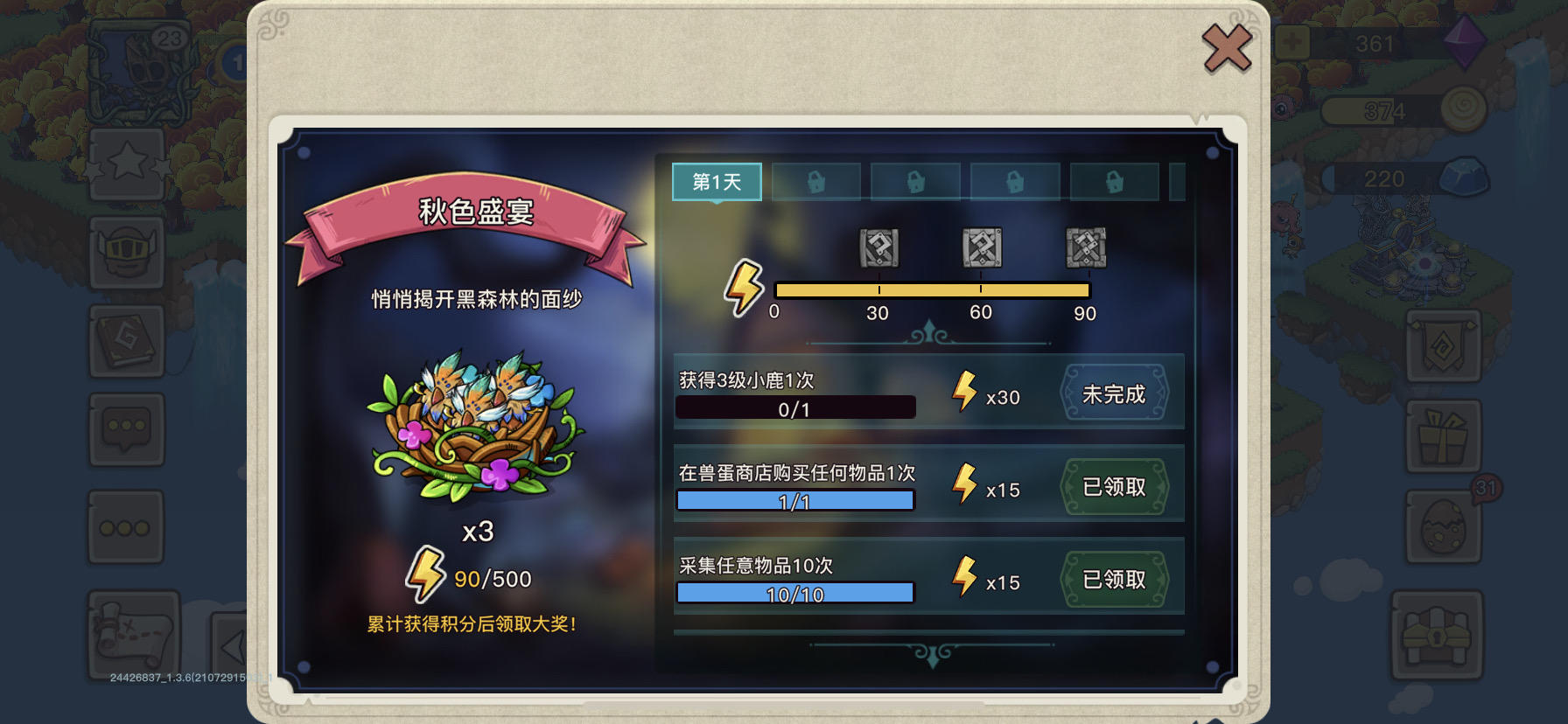Click the three-dots social icon
Image resolution: width=1568 pixels, height=724 pixels.
[126, 526]
